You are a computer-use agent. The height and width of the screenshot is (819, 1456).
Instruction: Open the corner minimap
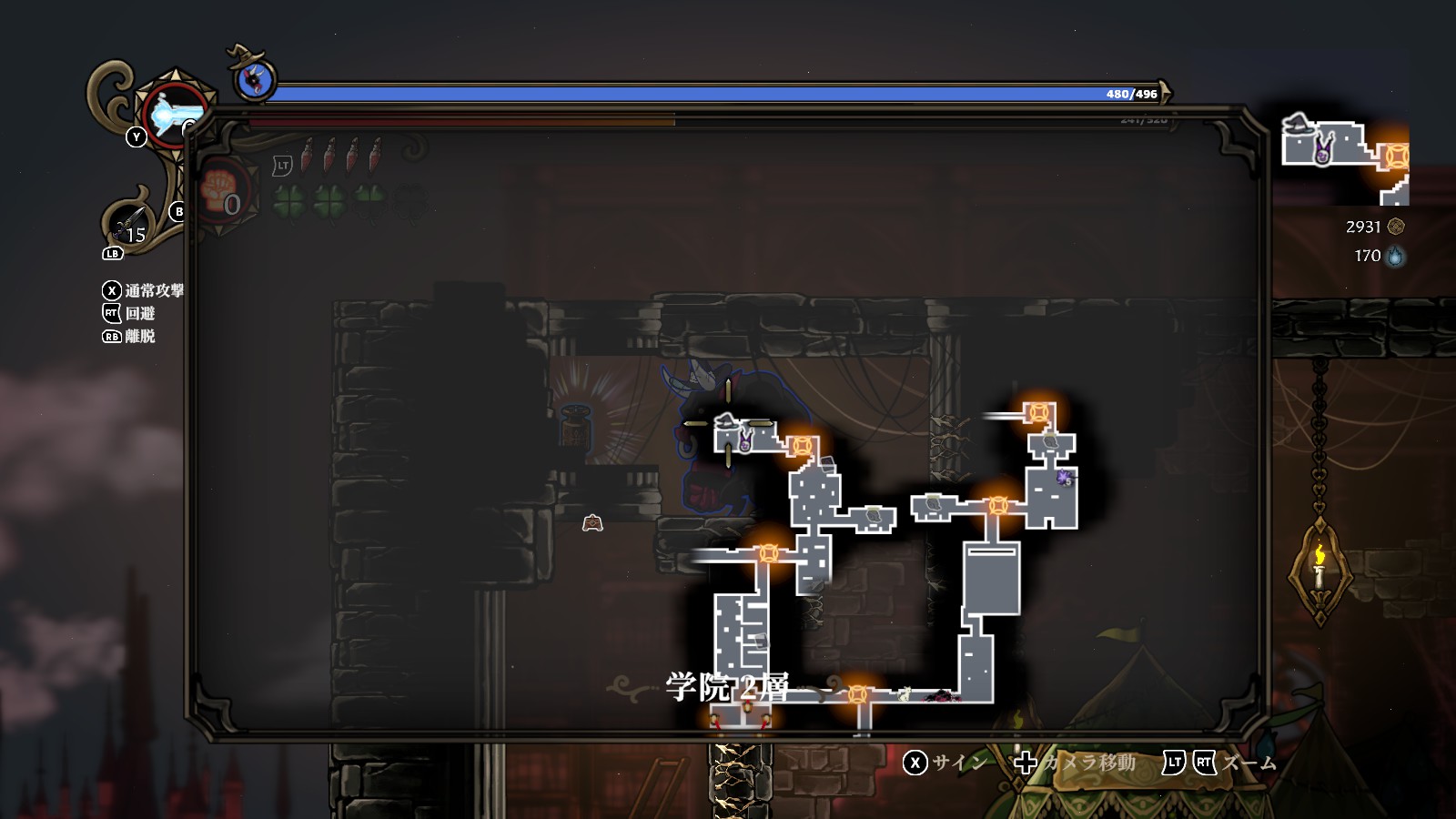point(1345,157)
